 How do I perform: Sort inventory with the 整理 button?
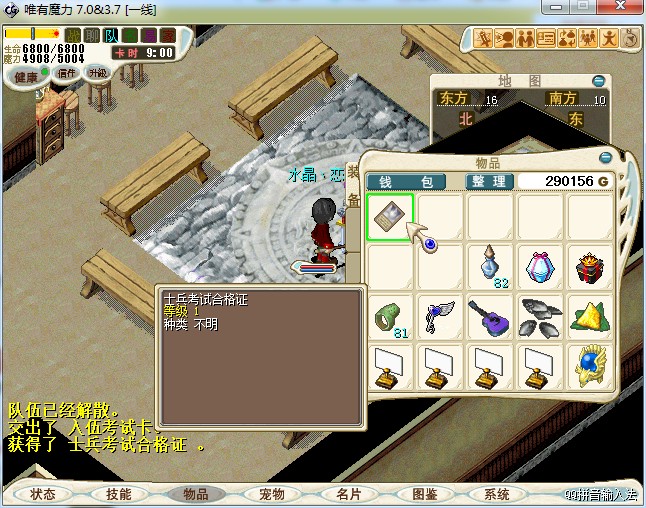click(490, 181)
